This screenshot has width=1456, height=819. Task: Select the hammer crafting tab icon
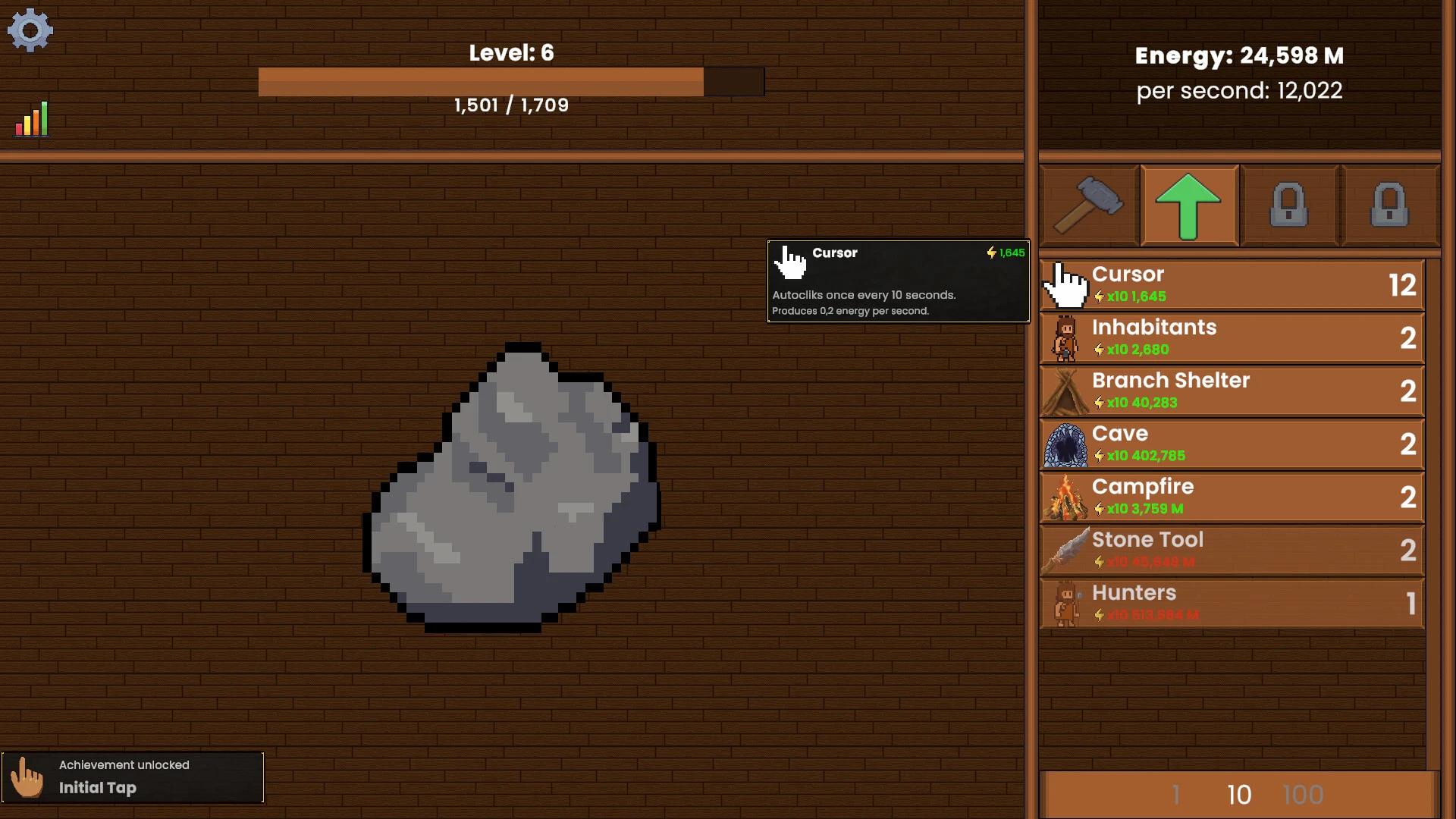click(x=1087, y=205)
